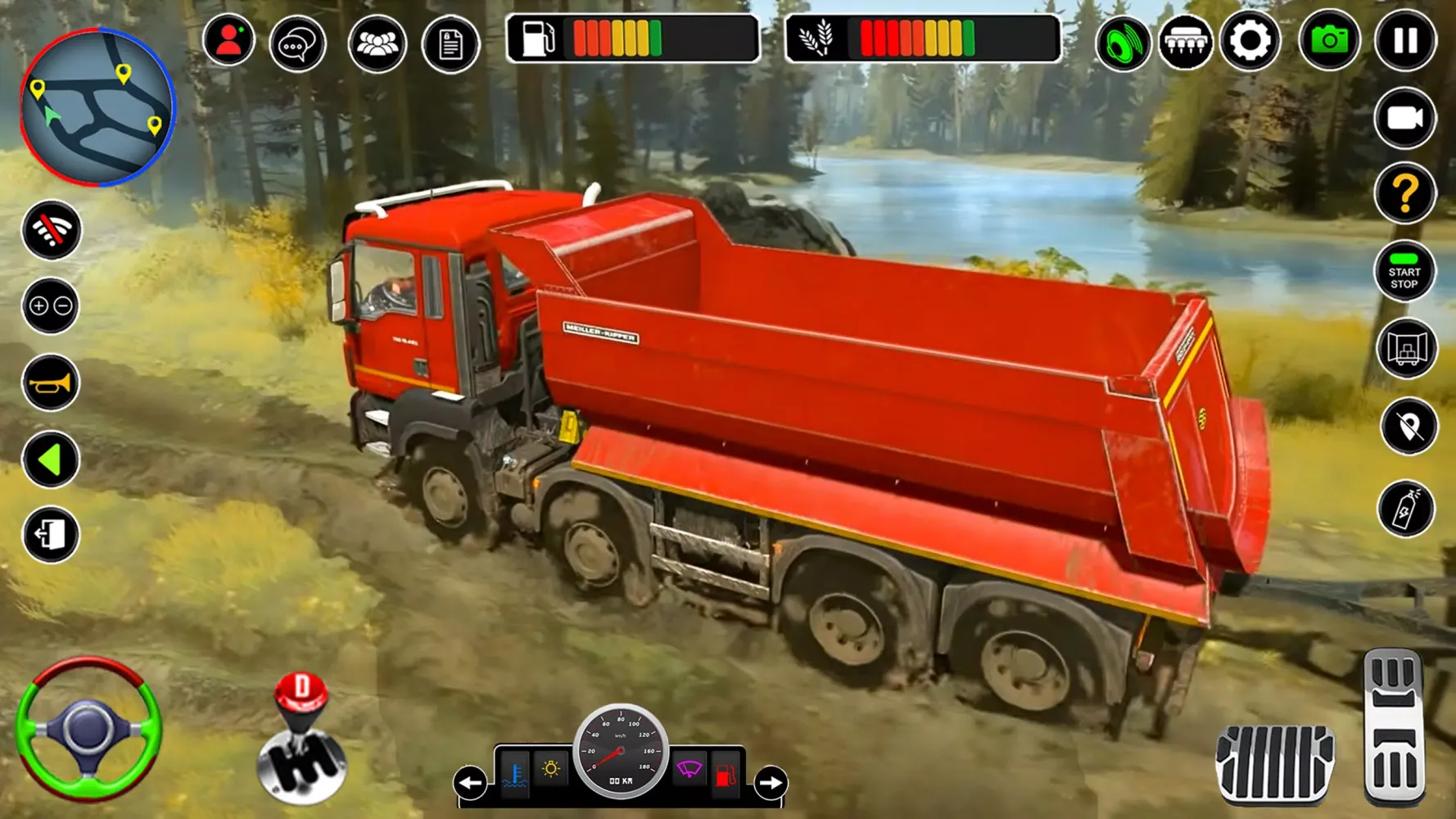Open the truck suspension icon
This screenshot has width=1456, height=819.
(1184, 41)
